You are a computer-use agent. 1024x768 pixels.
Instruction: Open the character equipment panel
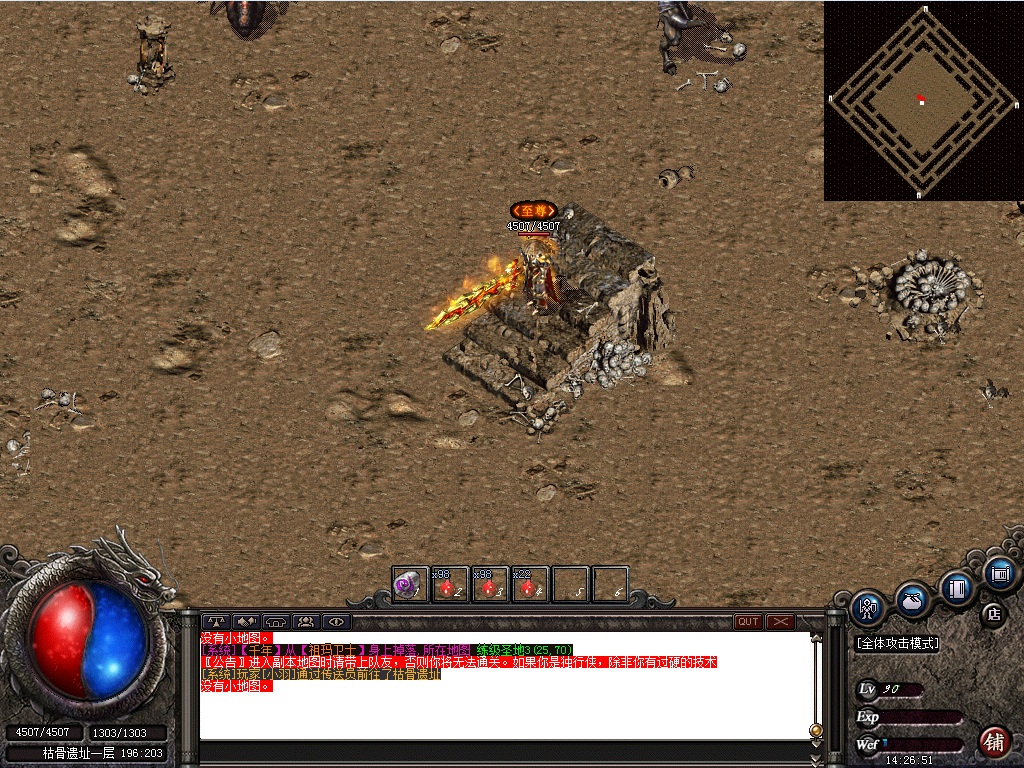tap(866, 606)
